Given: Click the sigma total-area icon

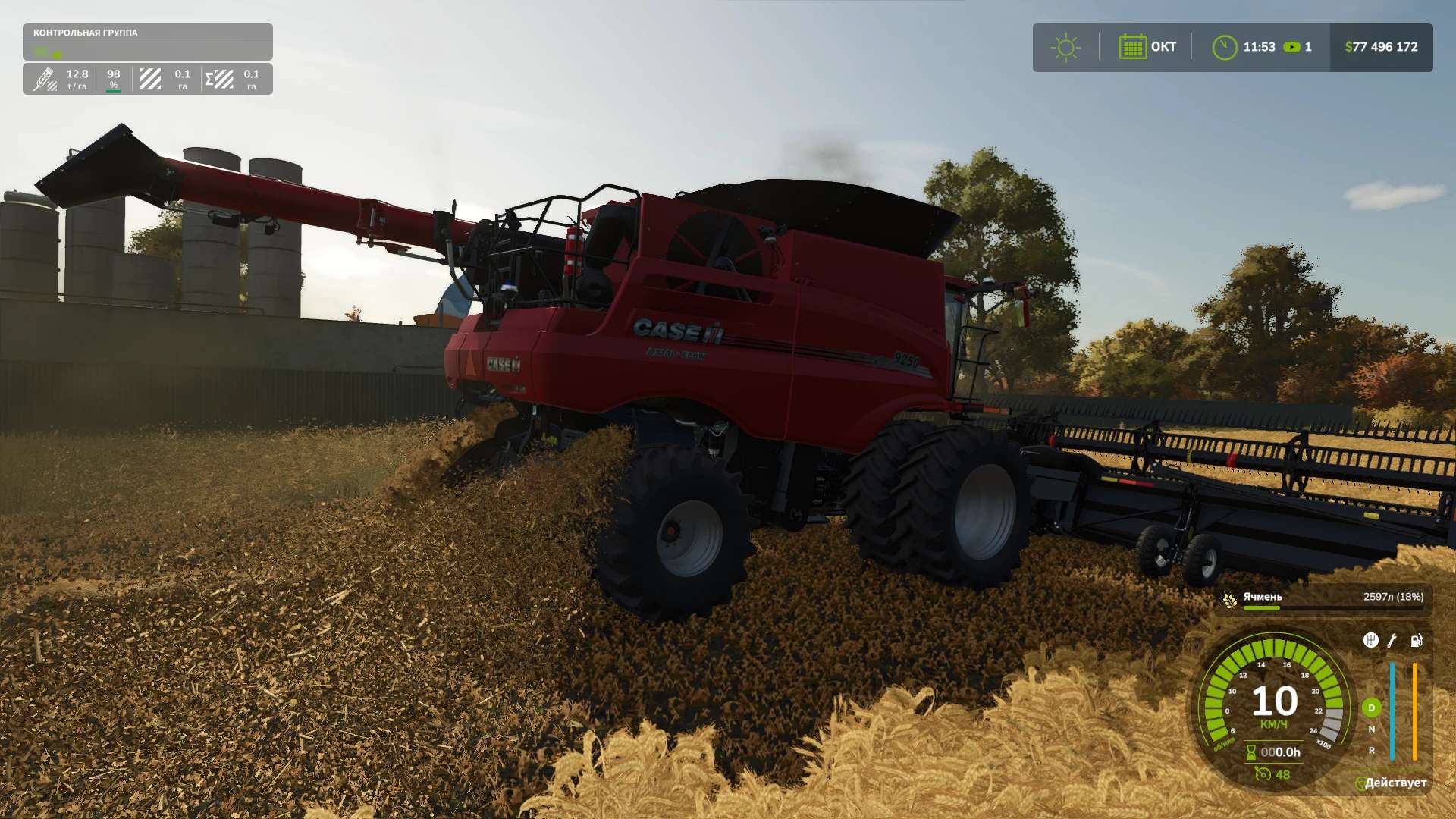Looking at the screenshot, I should [x=219, y=78].
